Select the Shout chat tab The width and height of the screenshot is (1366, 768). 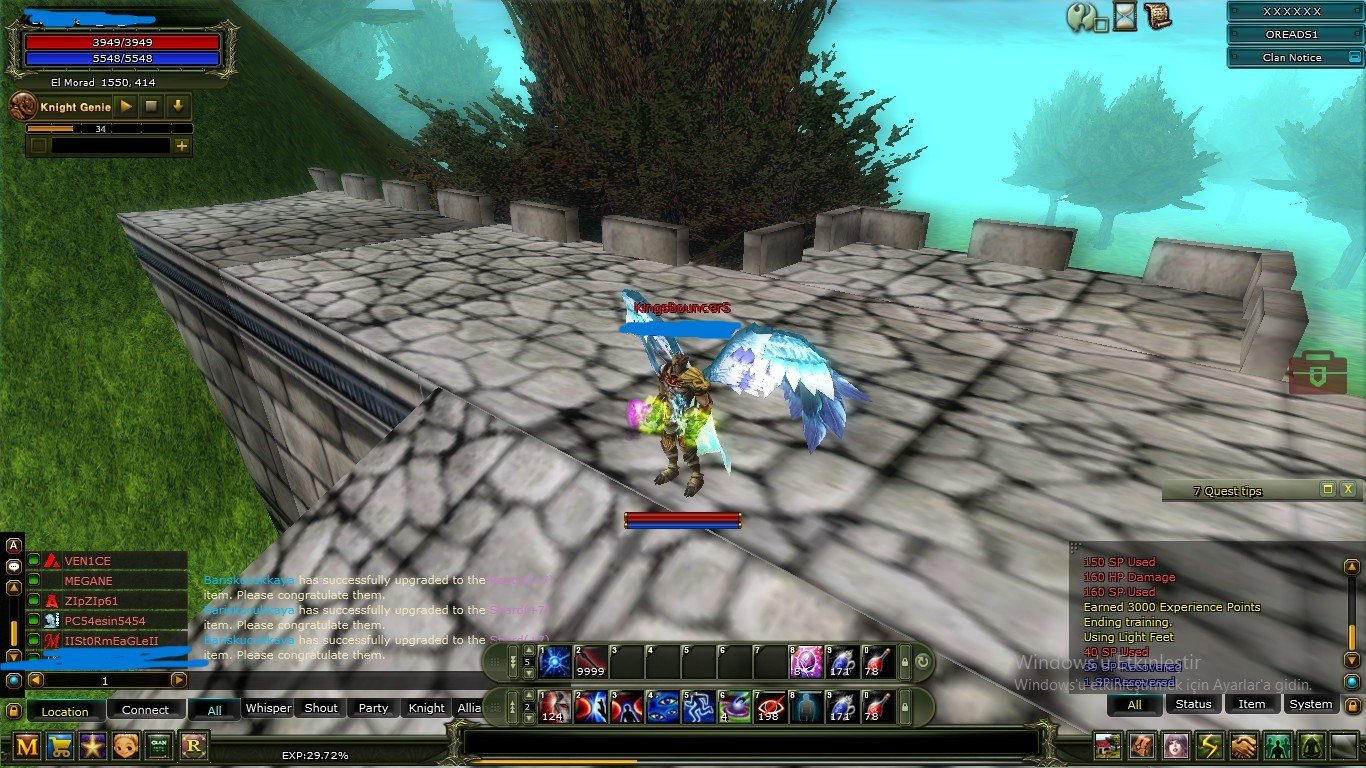click(x=321, y=708)
